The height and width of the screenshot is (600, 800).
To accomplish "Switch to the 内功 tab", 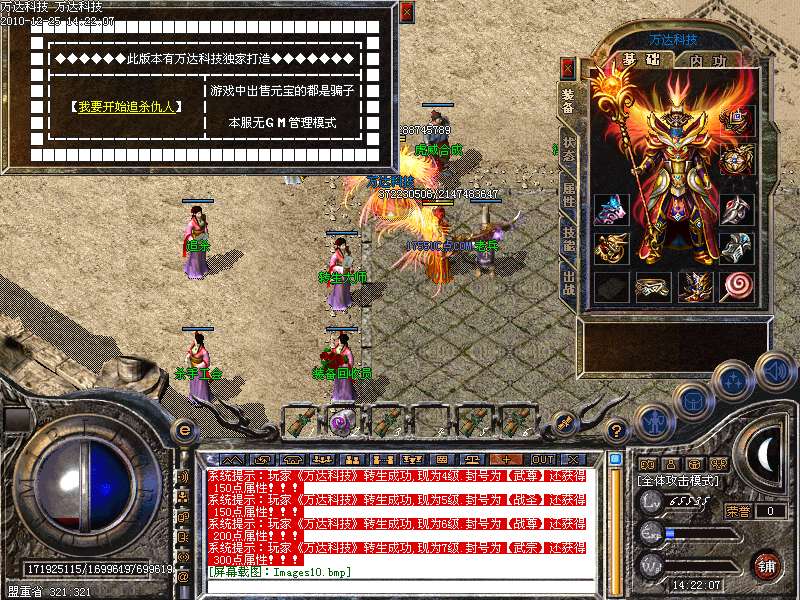I will (708, 60).
